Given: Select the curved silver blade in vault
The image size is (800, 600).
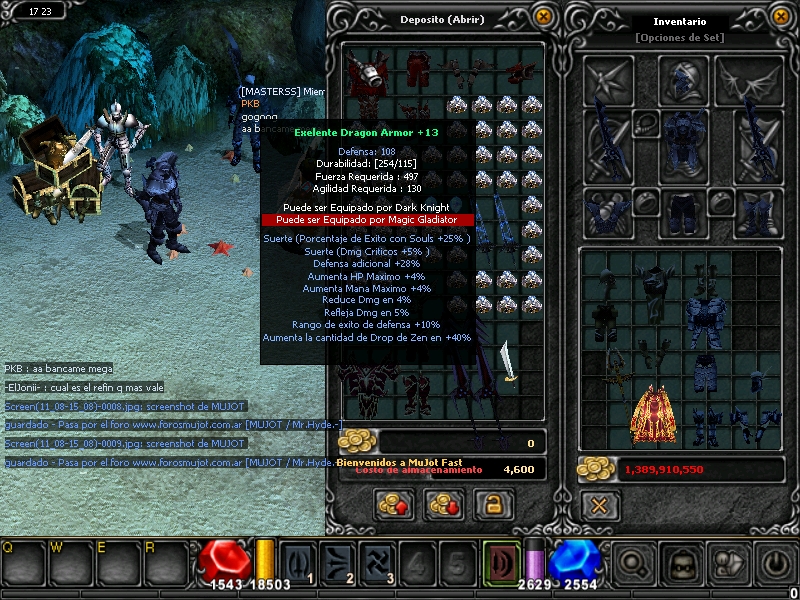Looking at the screenshot, I should [x=509, y=362].
